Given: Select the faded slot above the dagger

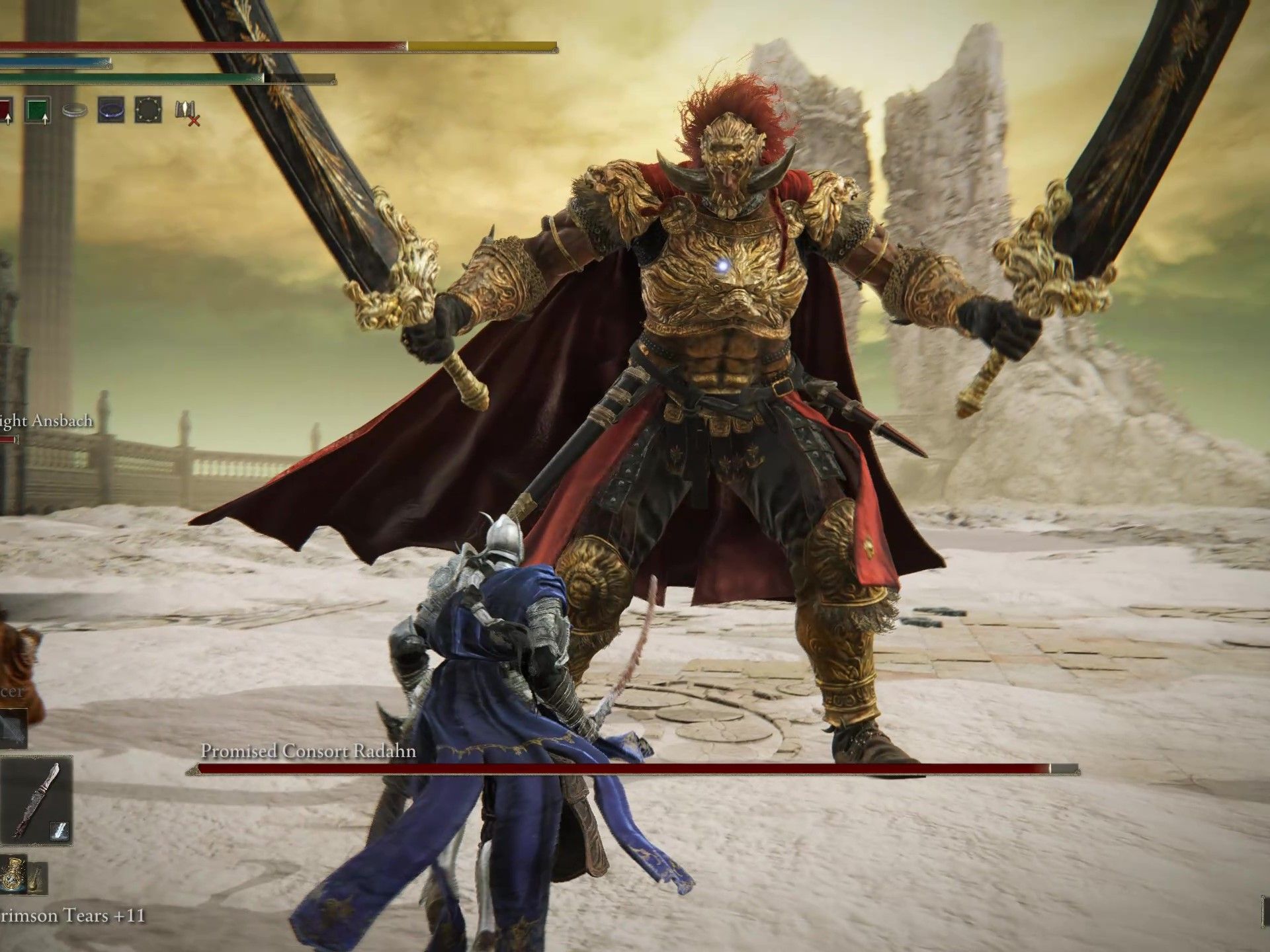Looking at the screenshot, I should (x=13, y=727).
